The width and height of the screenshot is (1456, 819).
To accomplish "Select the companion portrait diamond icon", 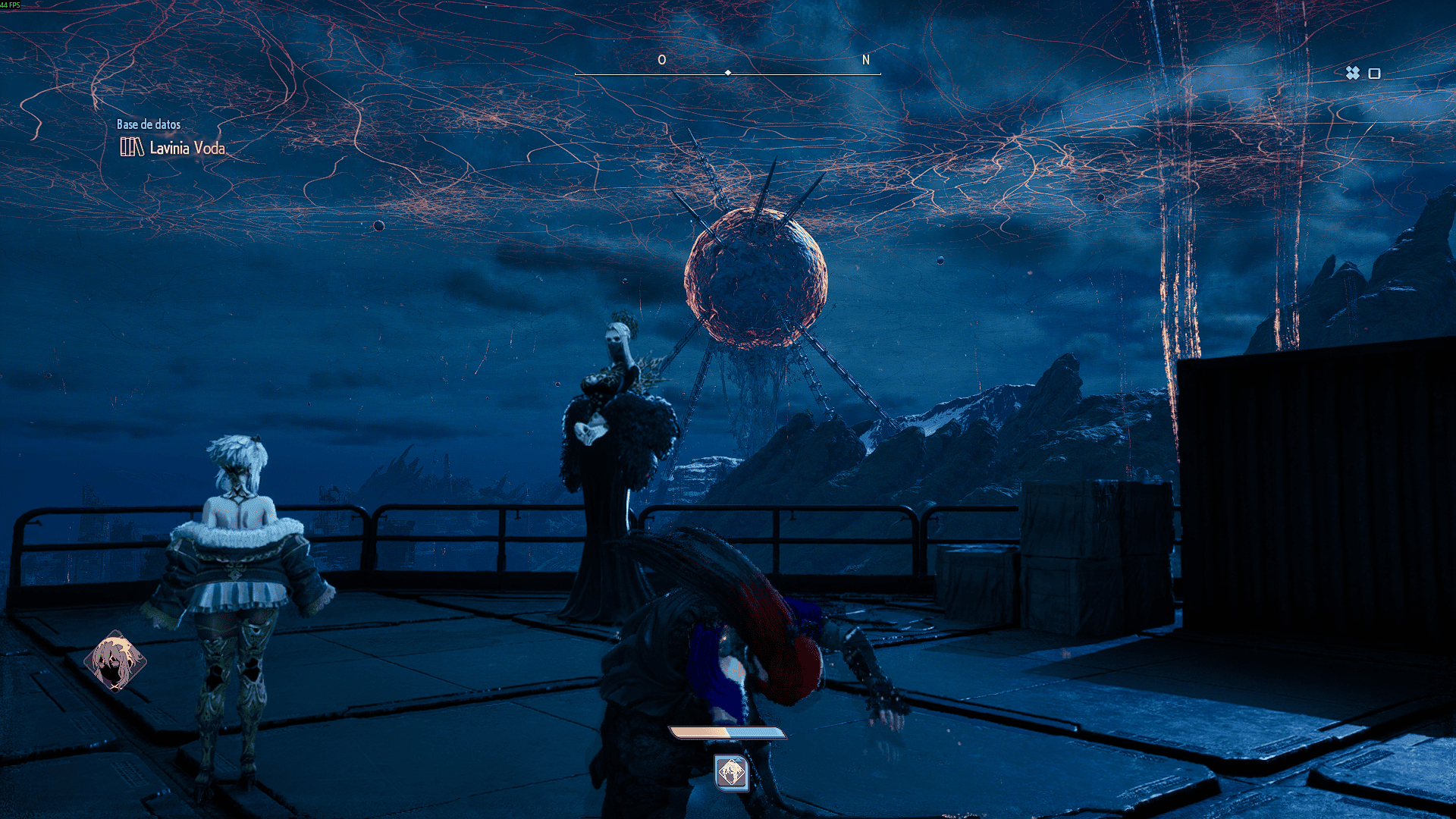I will (x=115, y=661).
